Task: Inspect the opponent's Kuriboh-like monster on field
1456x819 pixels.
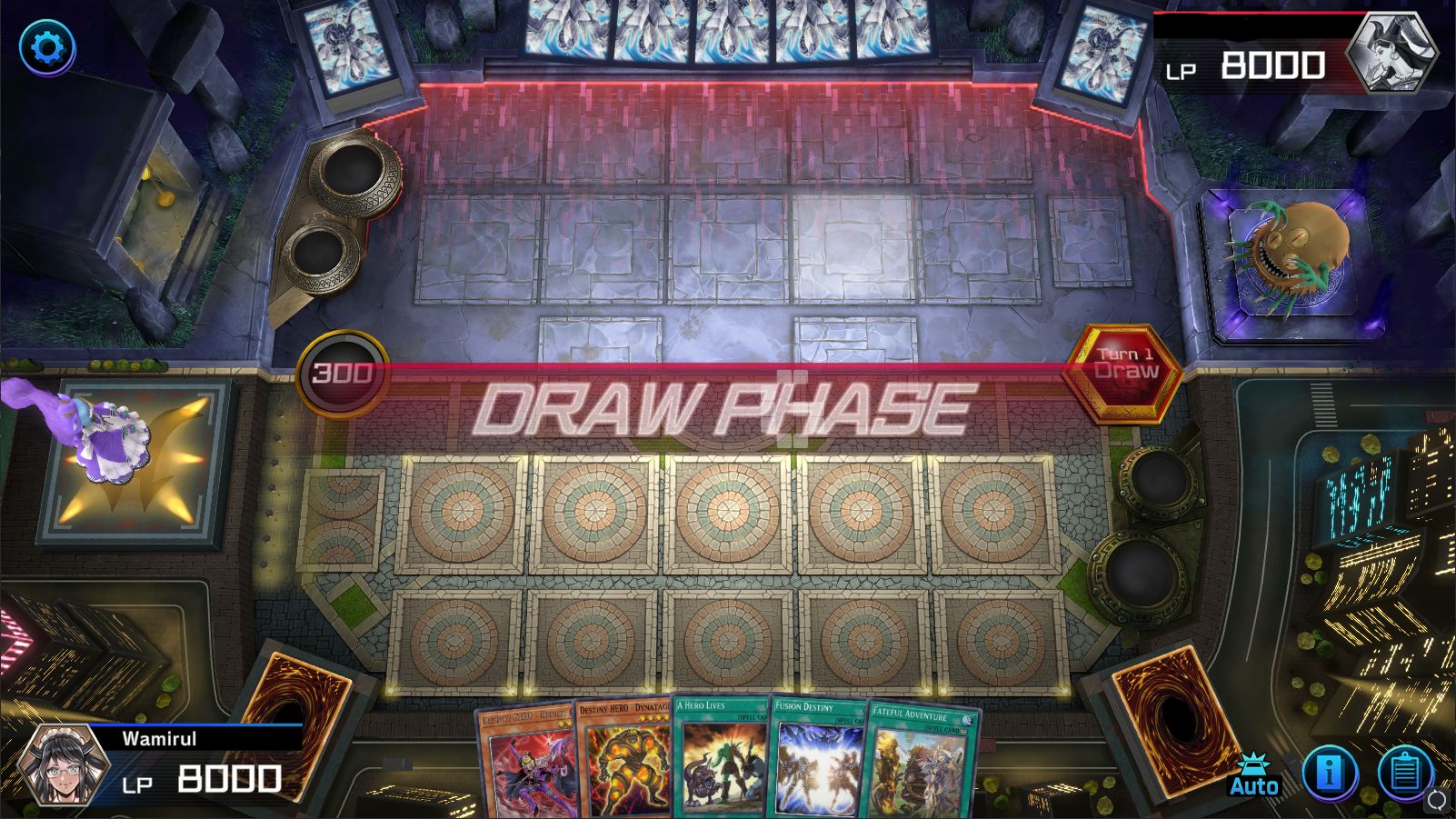Action: coord(1291,250)
